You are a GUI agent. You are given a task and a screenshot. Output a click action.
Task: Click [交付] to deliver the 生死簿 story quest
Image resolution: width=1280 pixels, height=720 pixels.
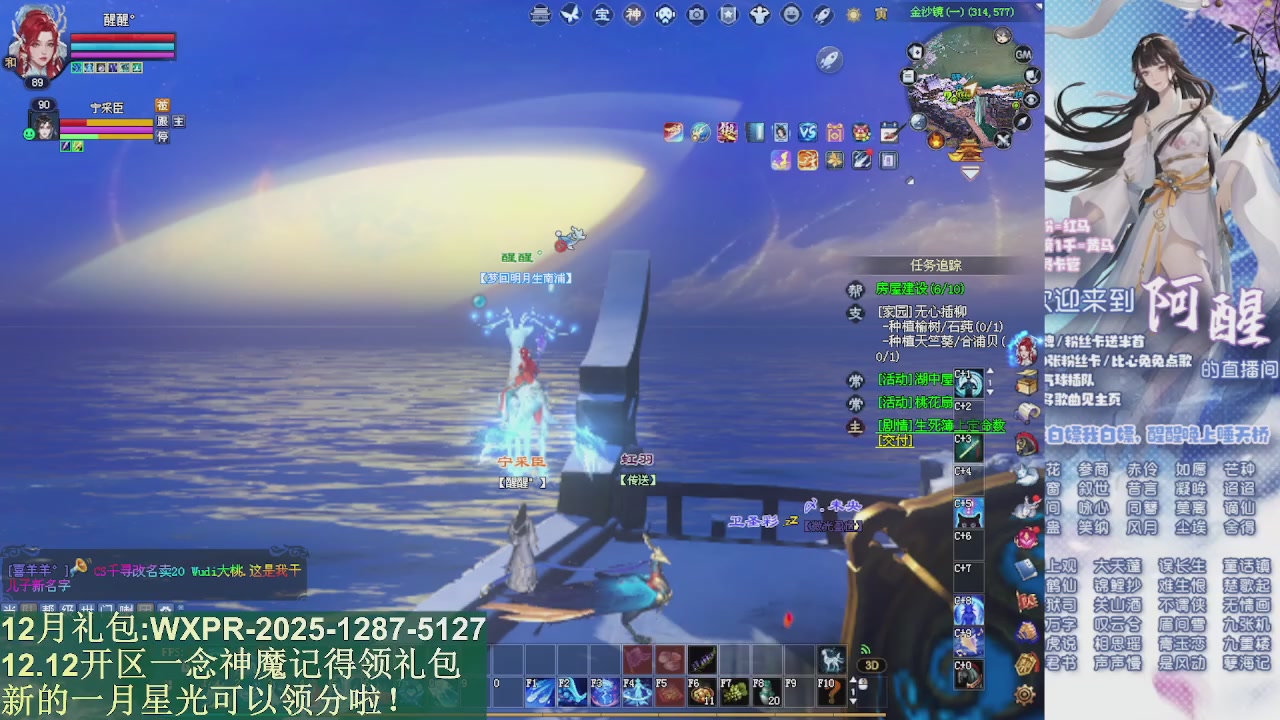[x=896, y=440]
